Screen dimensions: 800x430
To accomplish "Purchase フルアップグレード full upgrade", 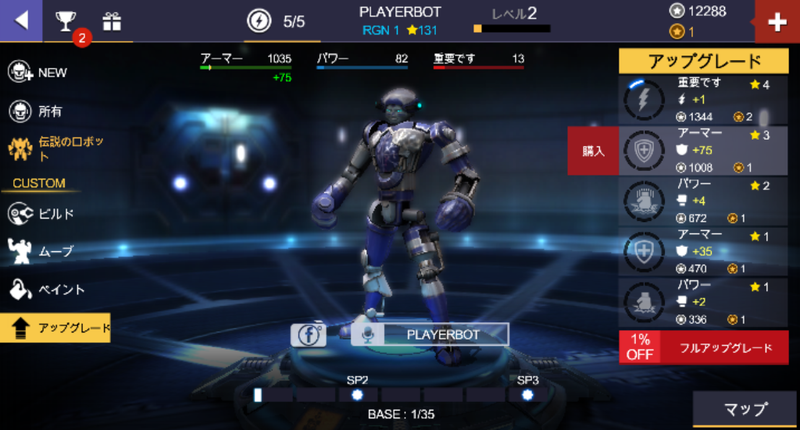I will (x=703, y=348).
